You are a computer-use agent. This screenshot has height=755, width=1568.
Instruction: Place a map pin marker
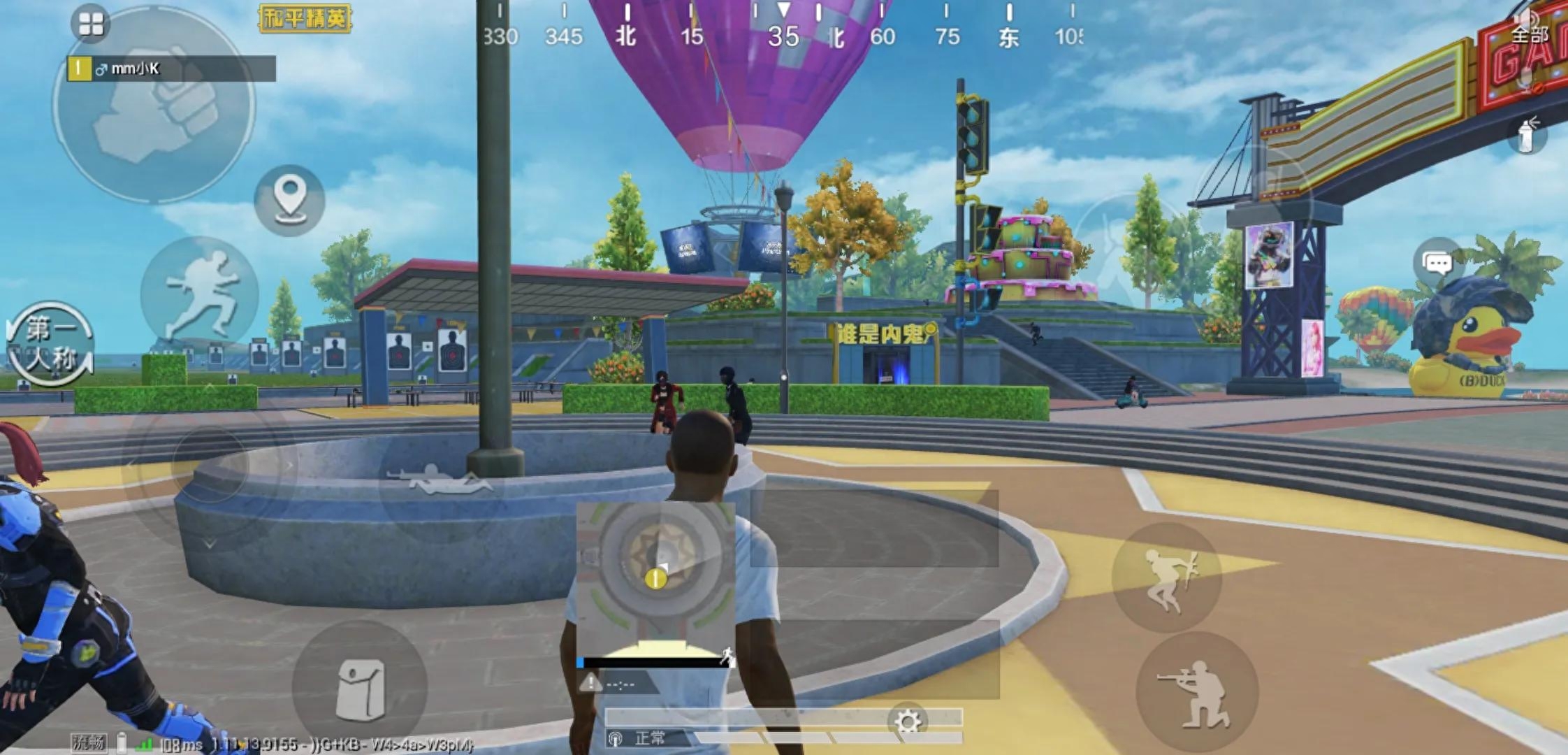[x=289, y=199]
